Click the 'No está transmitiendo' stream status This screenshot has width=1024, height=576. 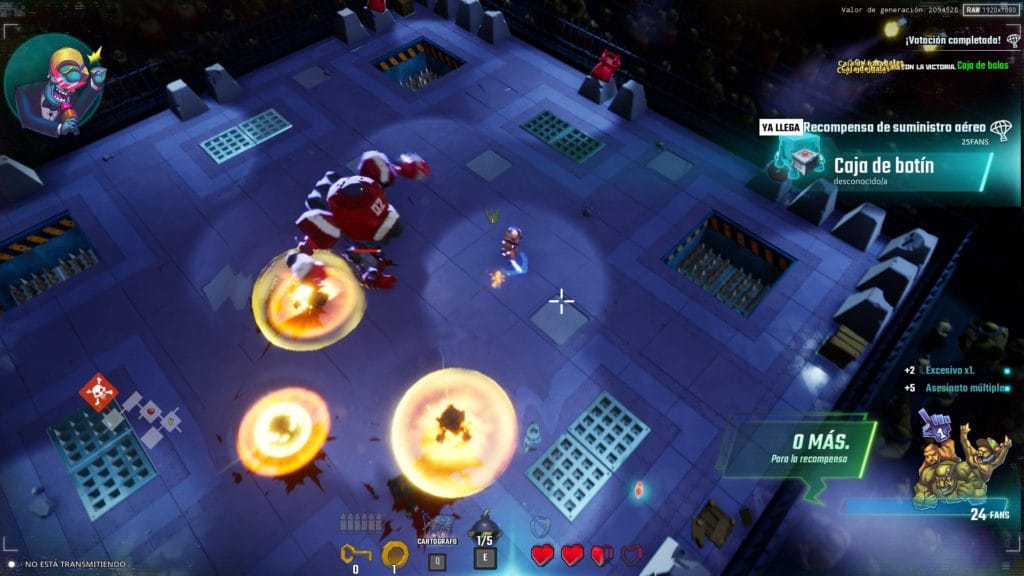(x=70, y=564)
